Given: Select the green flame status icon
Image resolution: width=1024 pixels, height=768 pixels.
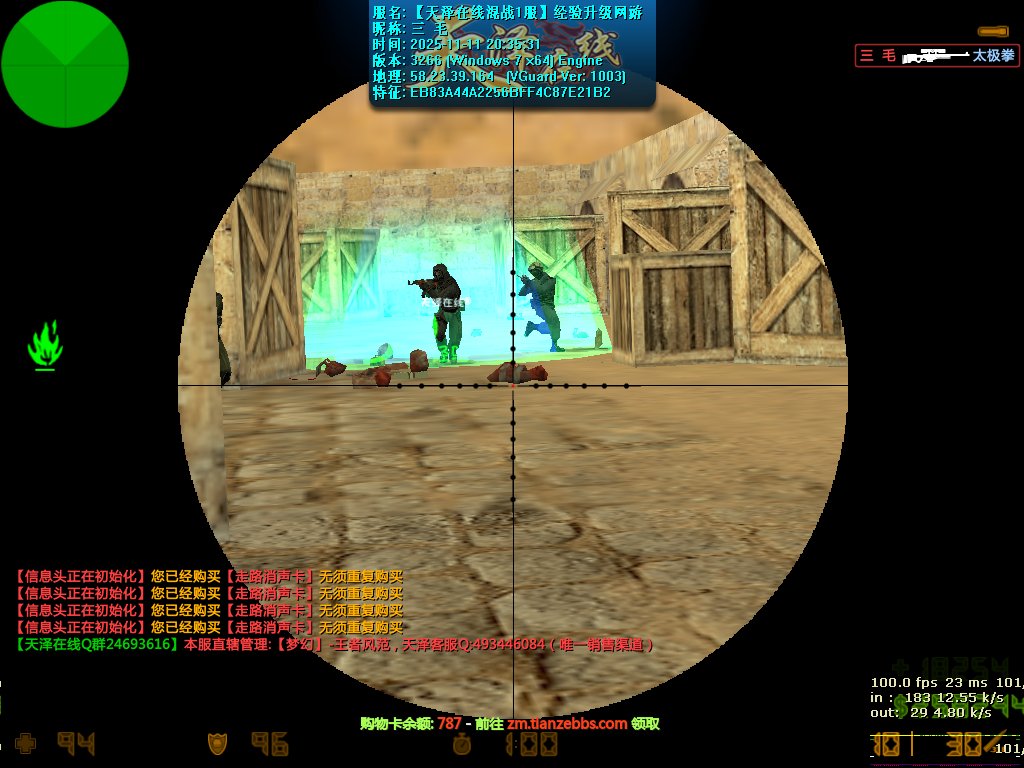Looking at the screenshot, I should click(x=45, y=345).
